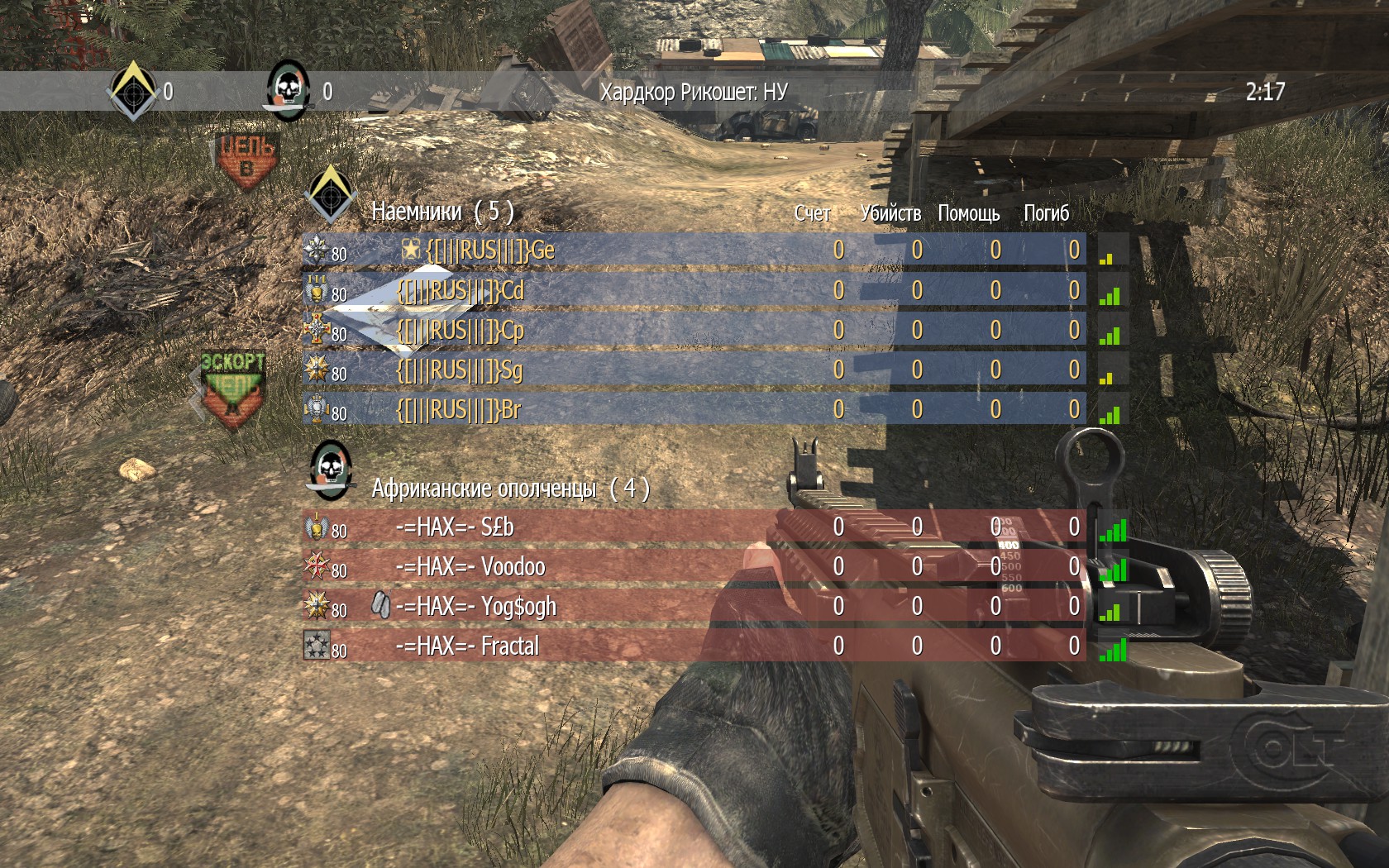Click the Убийств column header

click(x=890, y=213)
